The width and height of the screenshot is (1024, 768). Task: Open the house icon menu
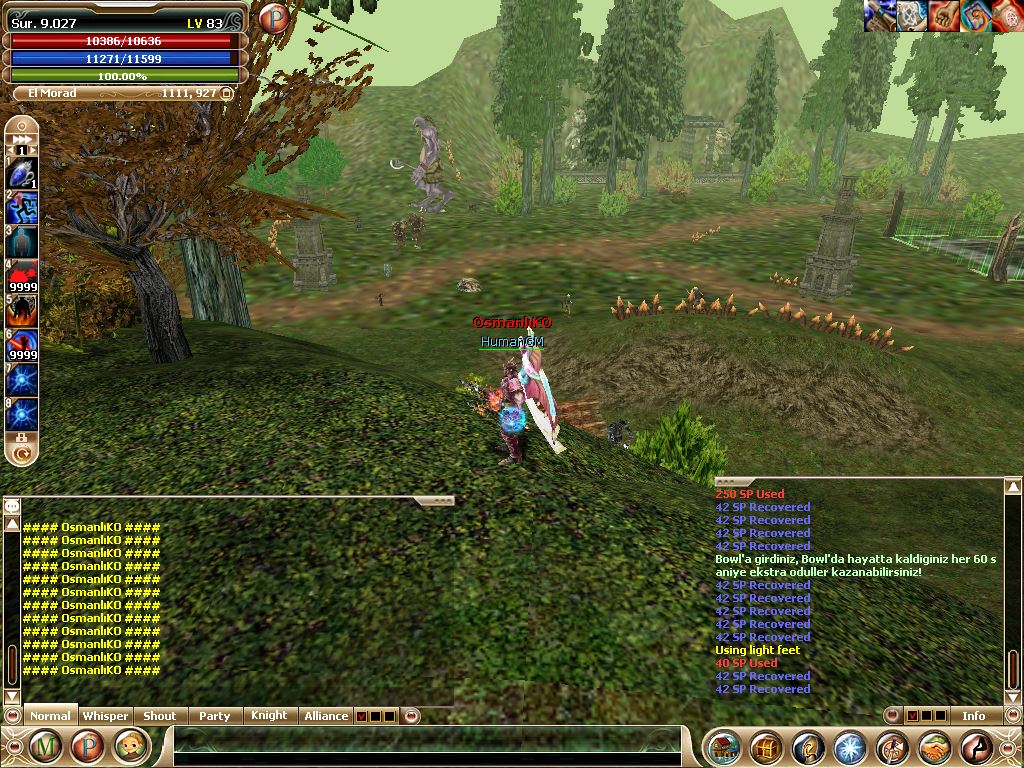click(723, 747)
